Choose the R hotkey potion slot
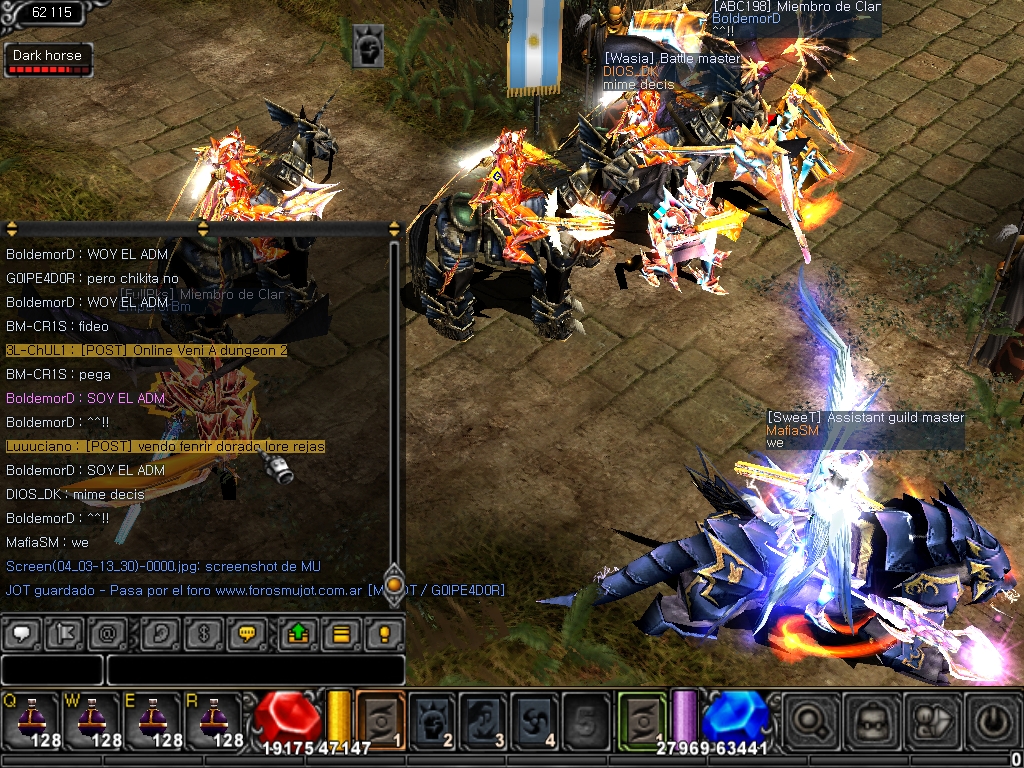Viewport: 1024px width, 768px height. tap(213, 718)
